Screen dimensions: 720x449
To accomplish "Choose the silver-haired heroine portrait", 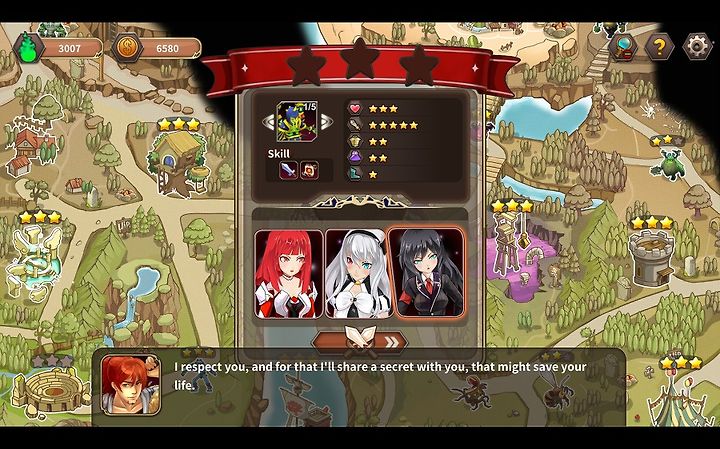I will pos(355,274).
